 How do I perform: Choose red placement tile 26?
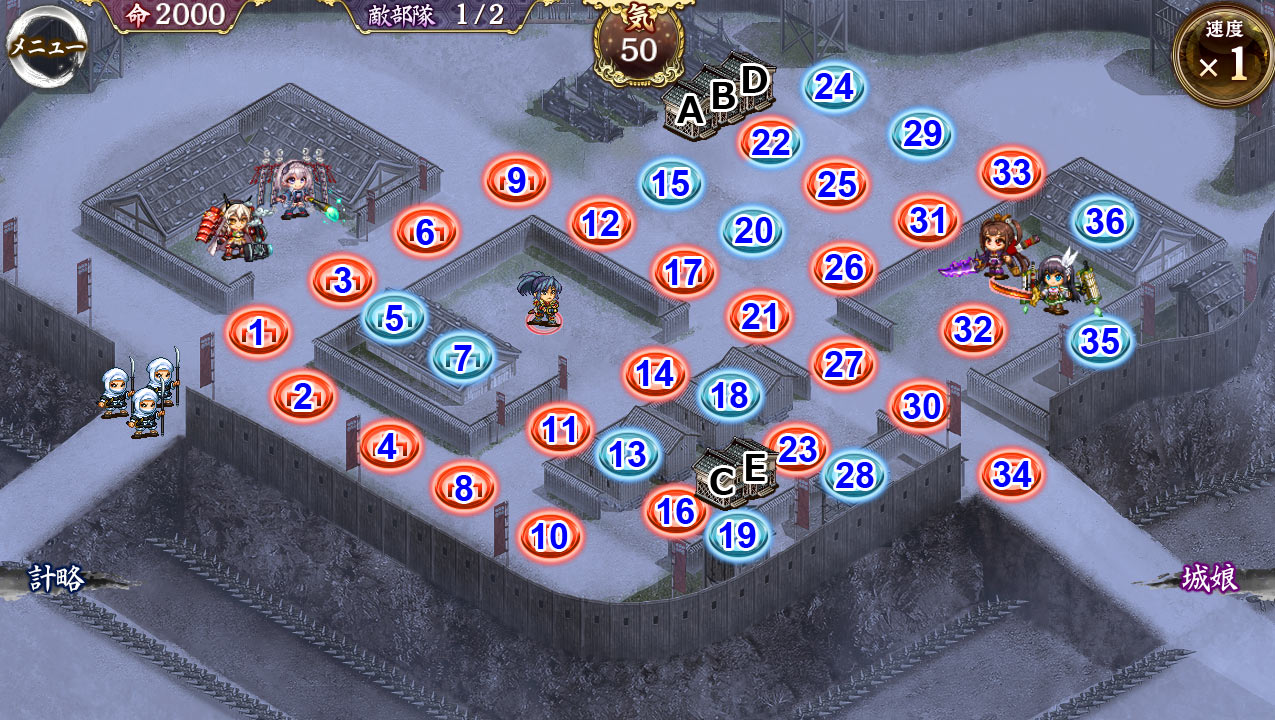pos(844,268)
